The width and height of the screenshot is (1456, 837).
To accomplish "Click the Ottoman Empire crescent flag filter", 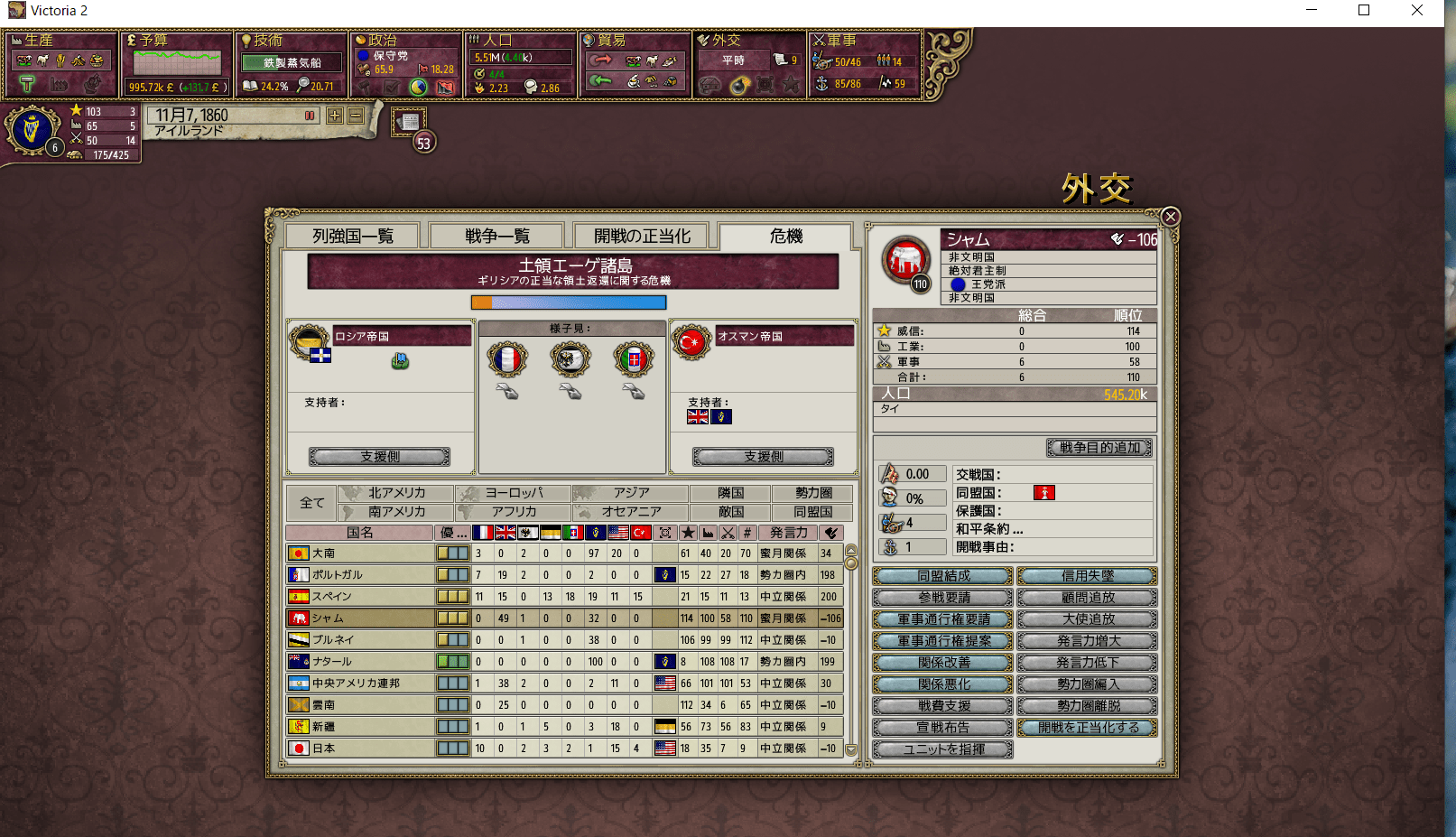I will click(x=641, y=533).
